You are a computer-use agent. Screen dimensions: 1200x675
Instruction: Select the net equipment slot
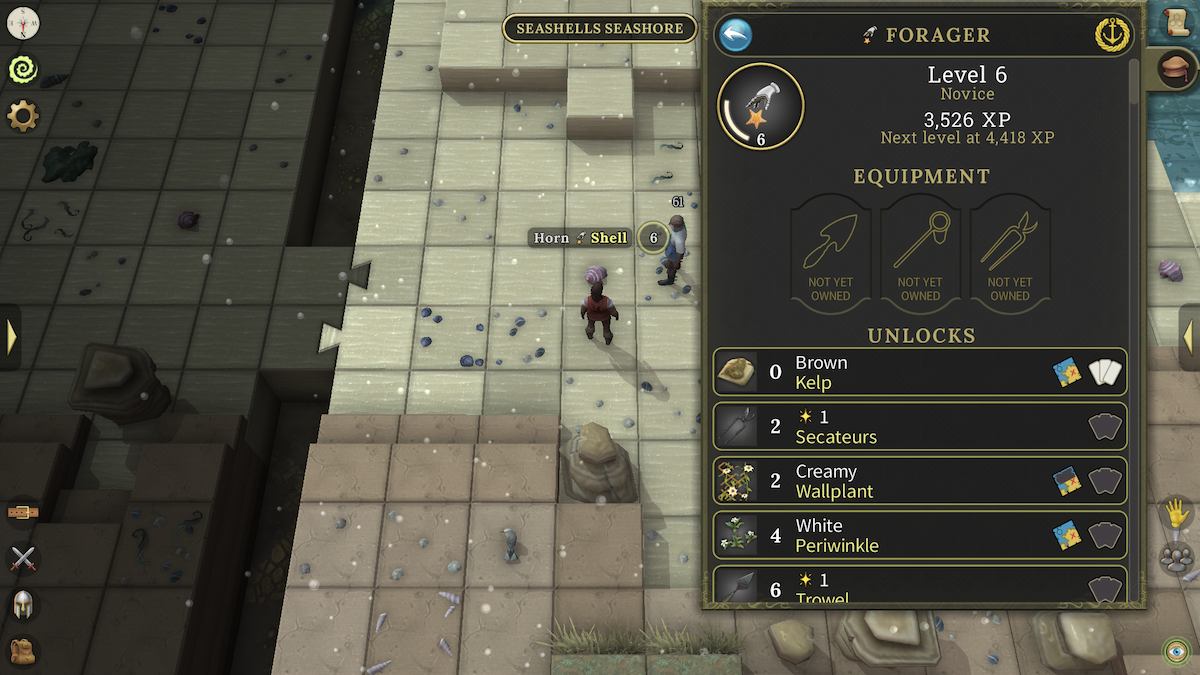920,254
